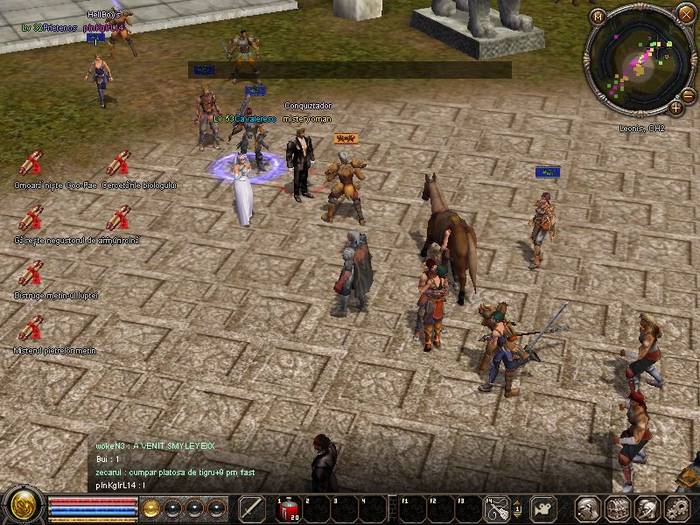The height and width of the screenshot is (525, 700).
Task: Select the sword quickslot in the hotbar
Action: (253, 508)
